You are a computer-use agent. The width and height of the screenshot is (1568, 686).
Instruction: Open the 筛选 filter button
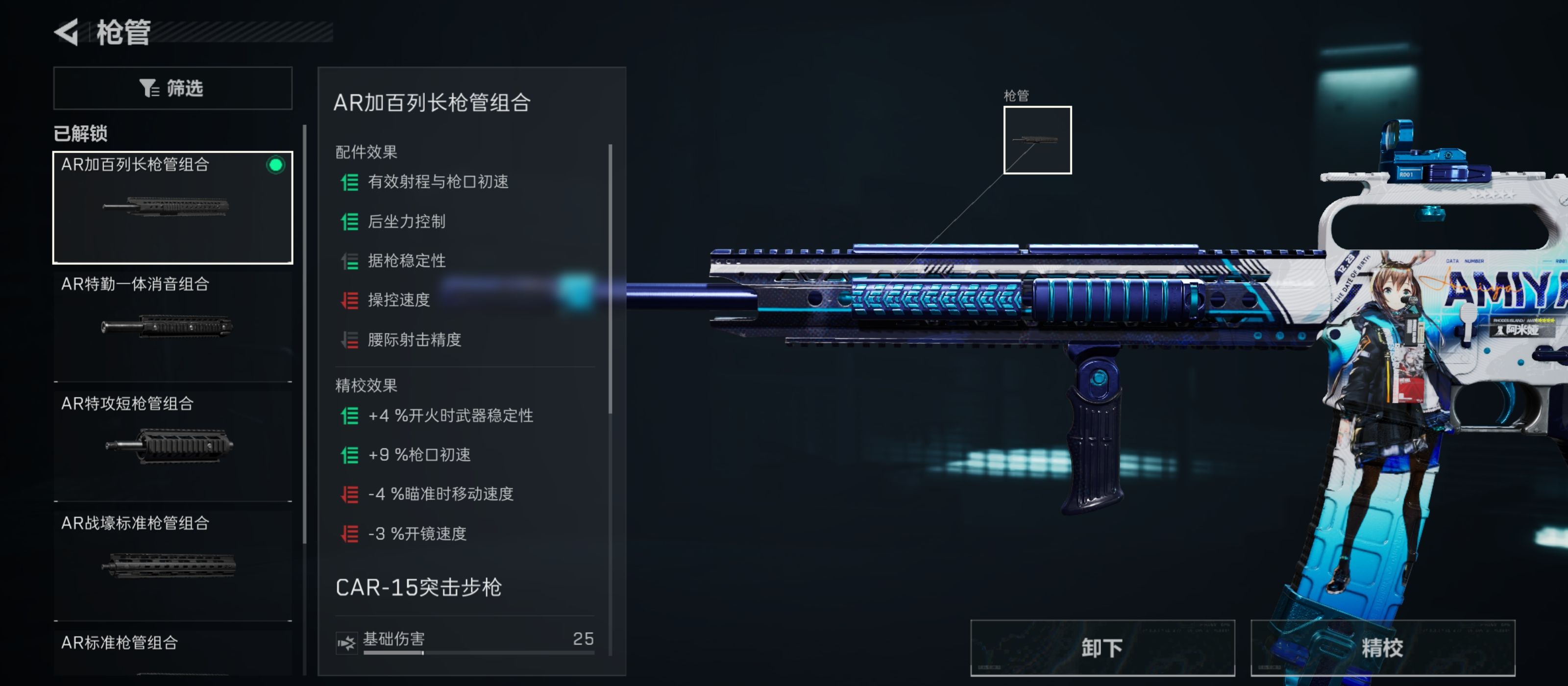click(173, 88)
